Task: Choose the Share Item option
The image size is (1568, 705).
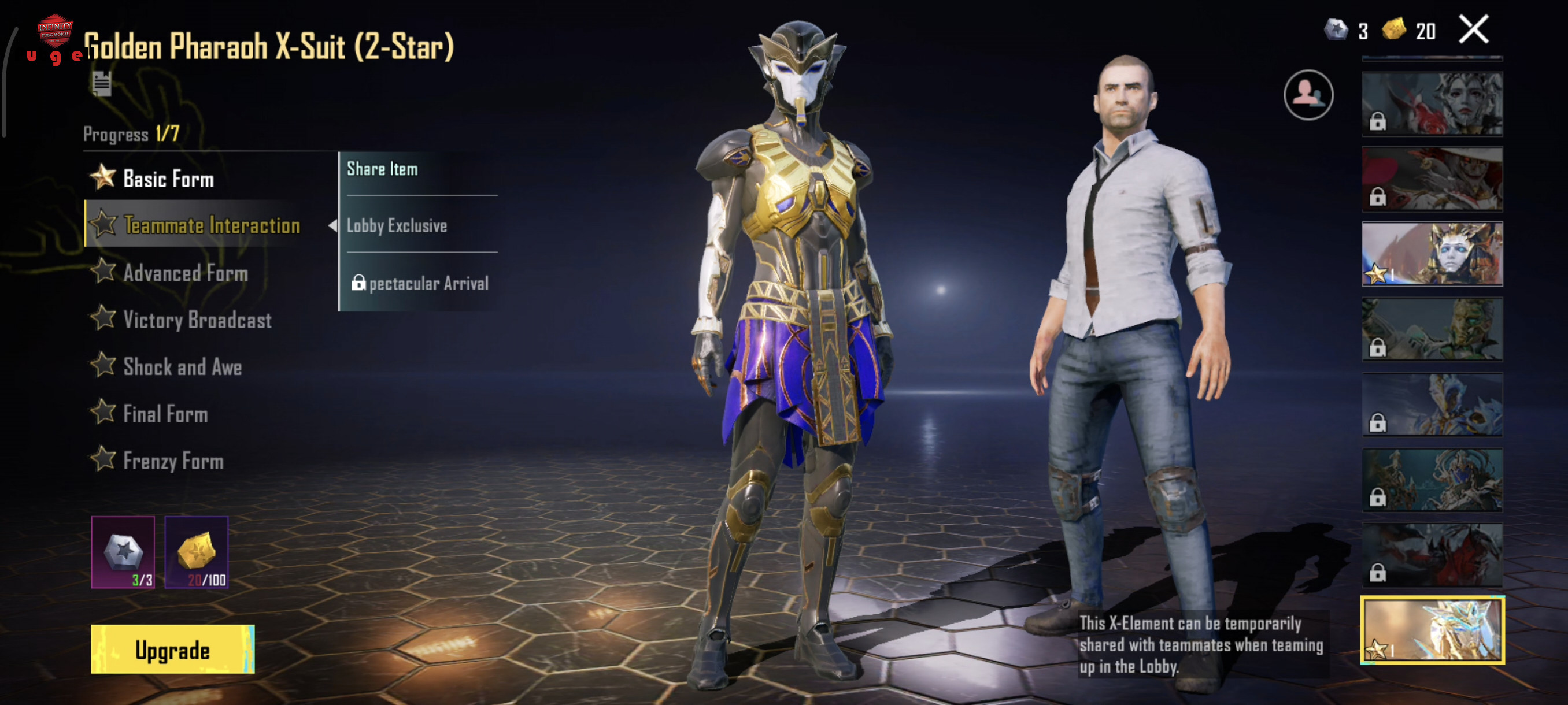Action: pos(382,169)
